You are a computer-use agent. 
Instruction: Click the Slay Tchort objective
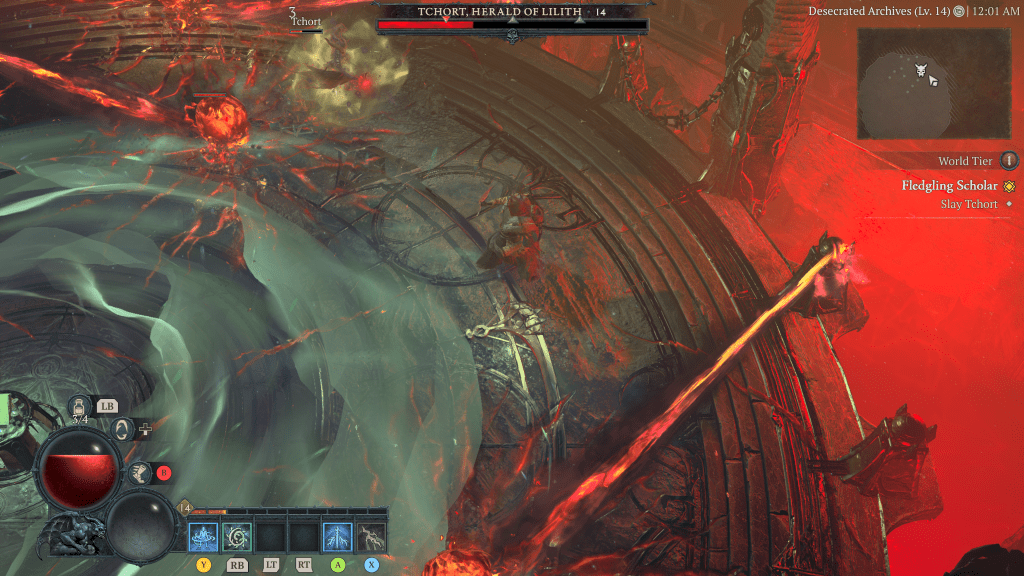[969, 204]
